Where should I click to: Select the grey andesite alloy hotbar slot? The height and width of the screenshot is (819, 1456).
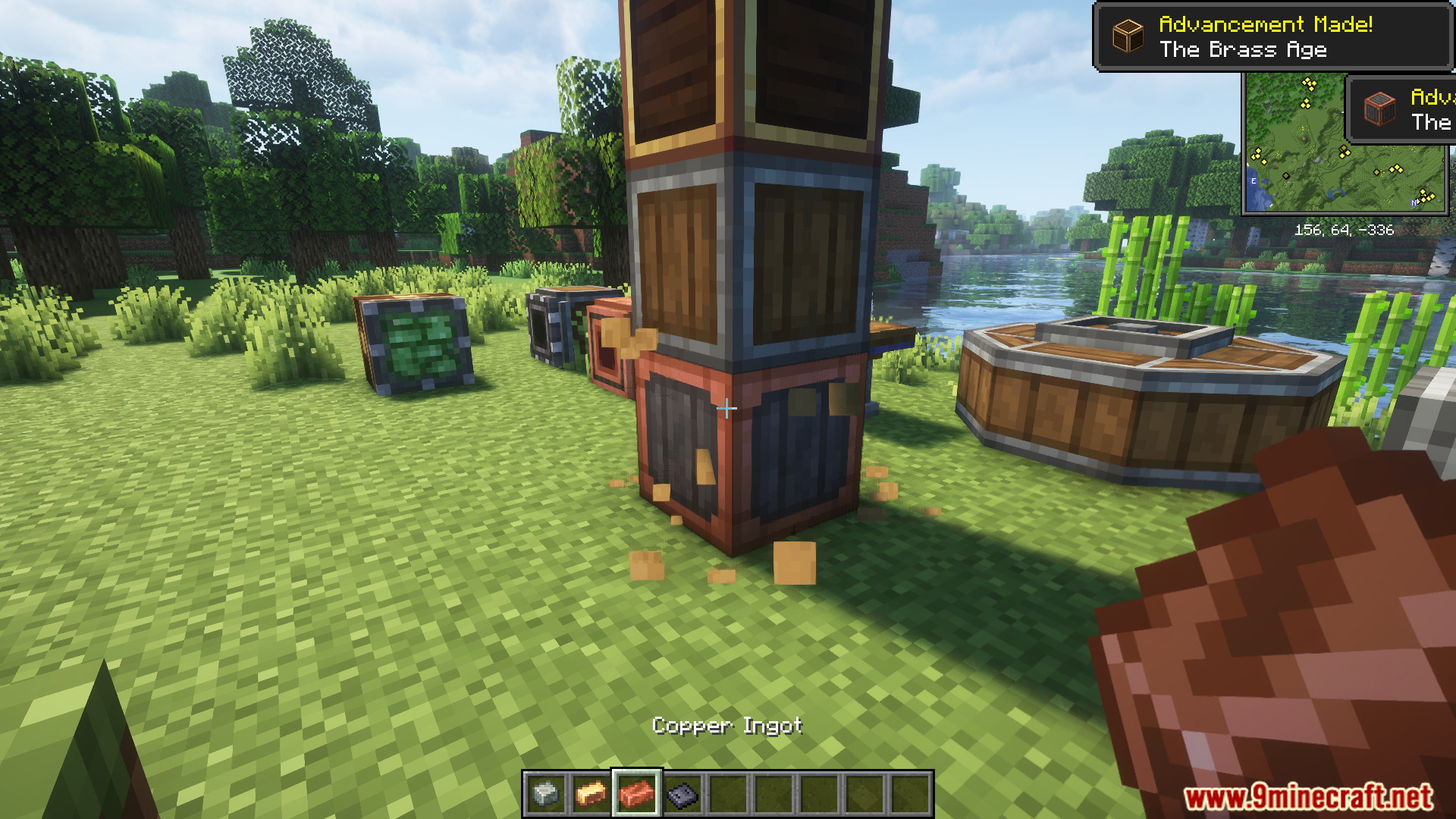[545, 794]
